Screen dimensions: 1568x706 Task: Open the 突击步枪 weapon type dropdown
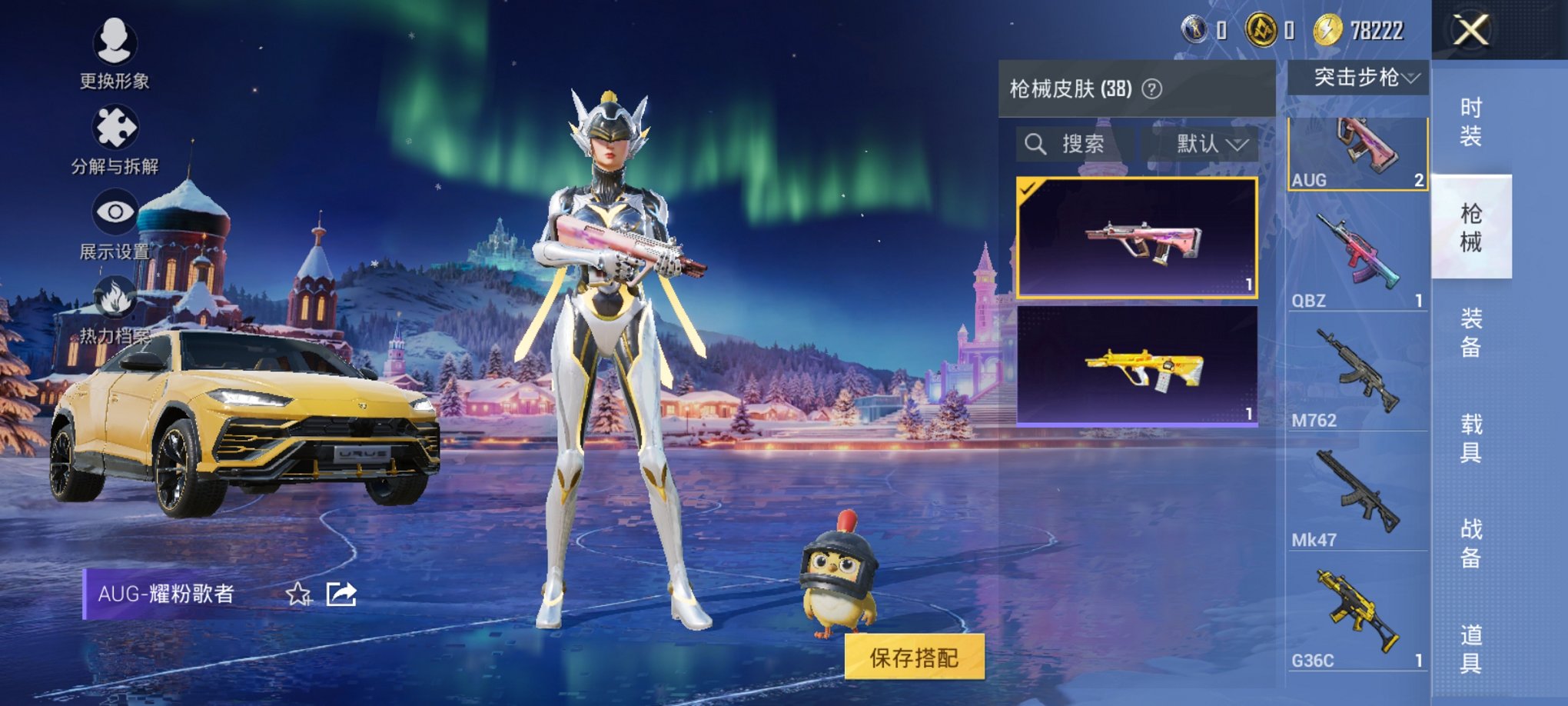1358,78
